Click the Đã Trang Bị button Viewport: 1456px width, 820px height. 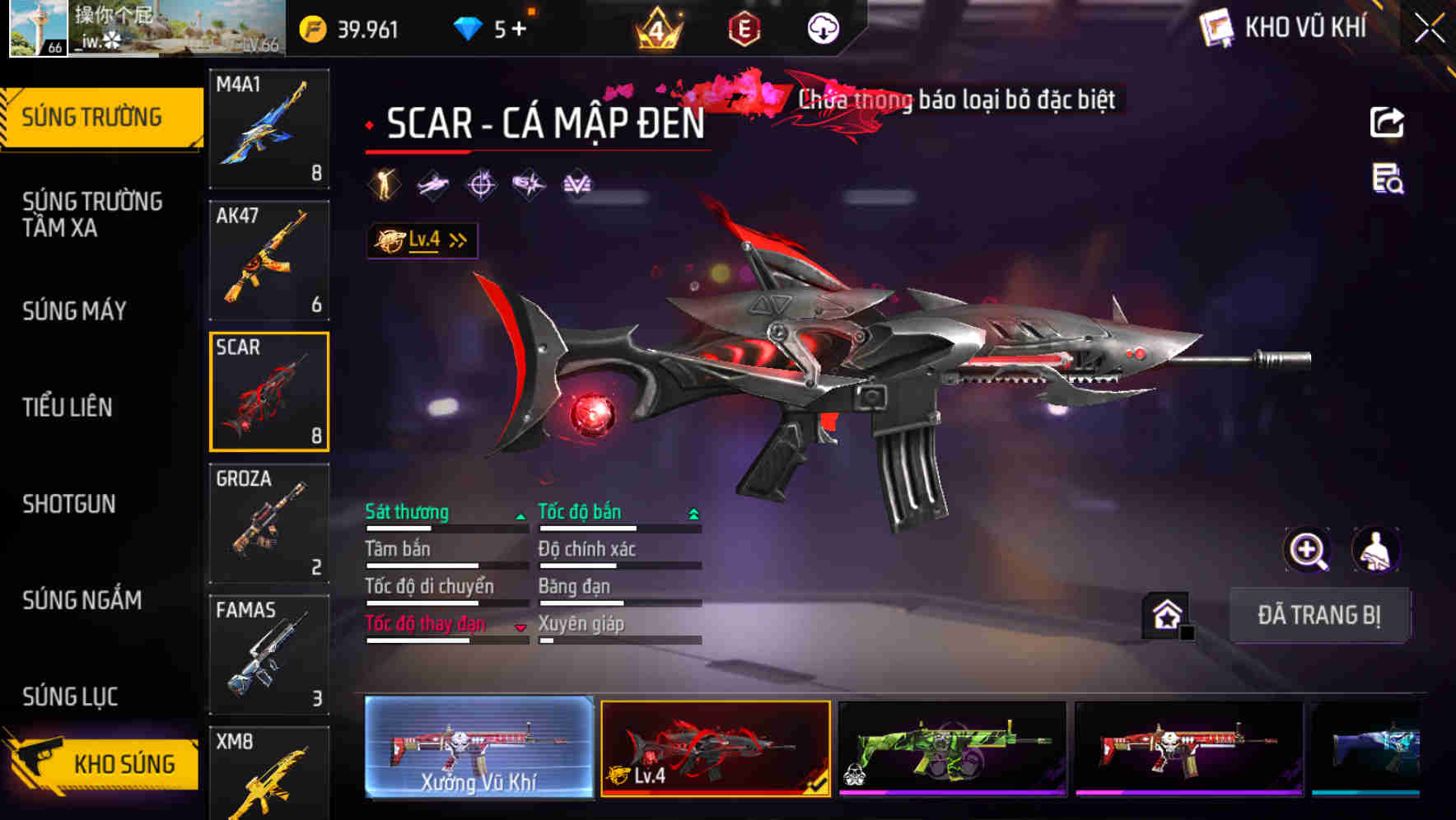(1318, 615)
